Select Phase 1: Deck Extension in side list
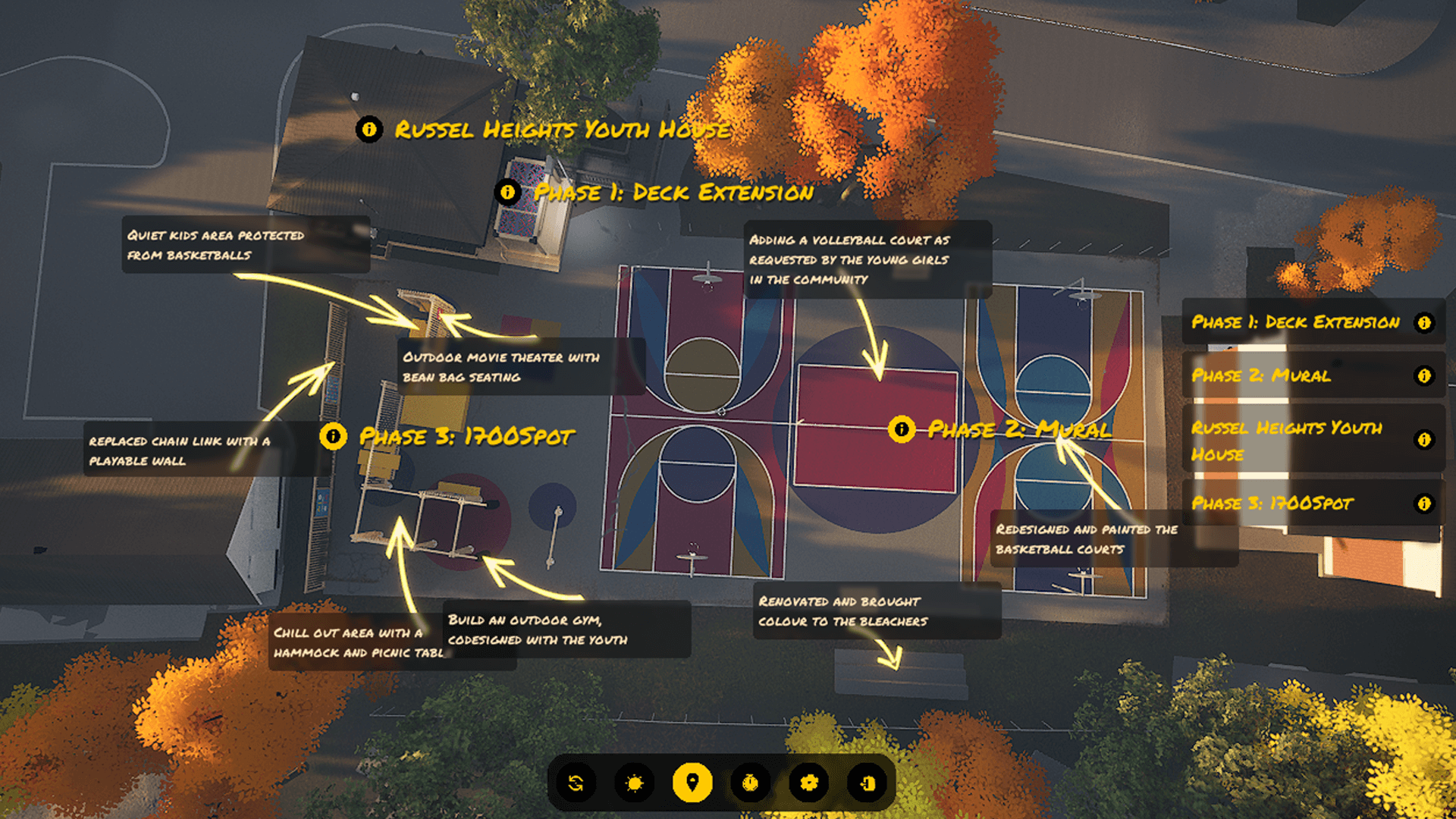The image size is (1456, 819). (1312, 322)
